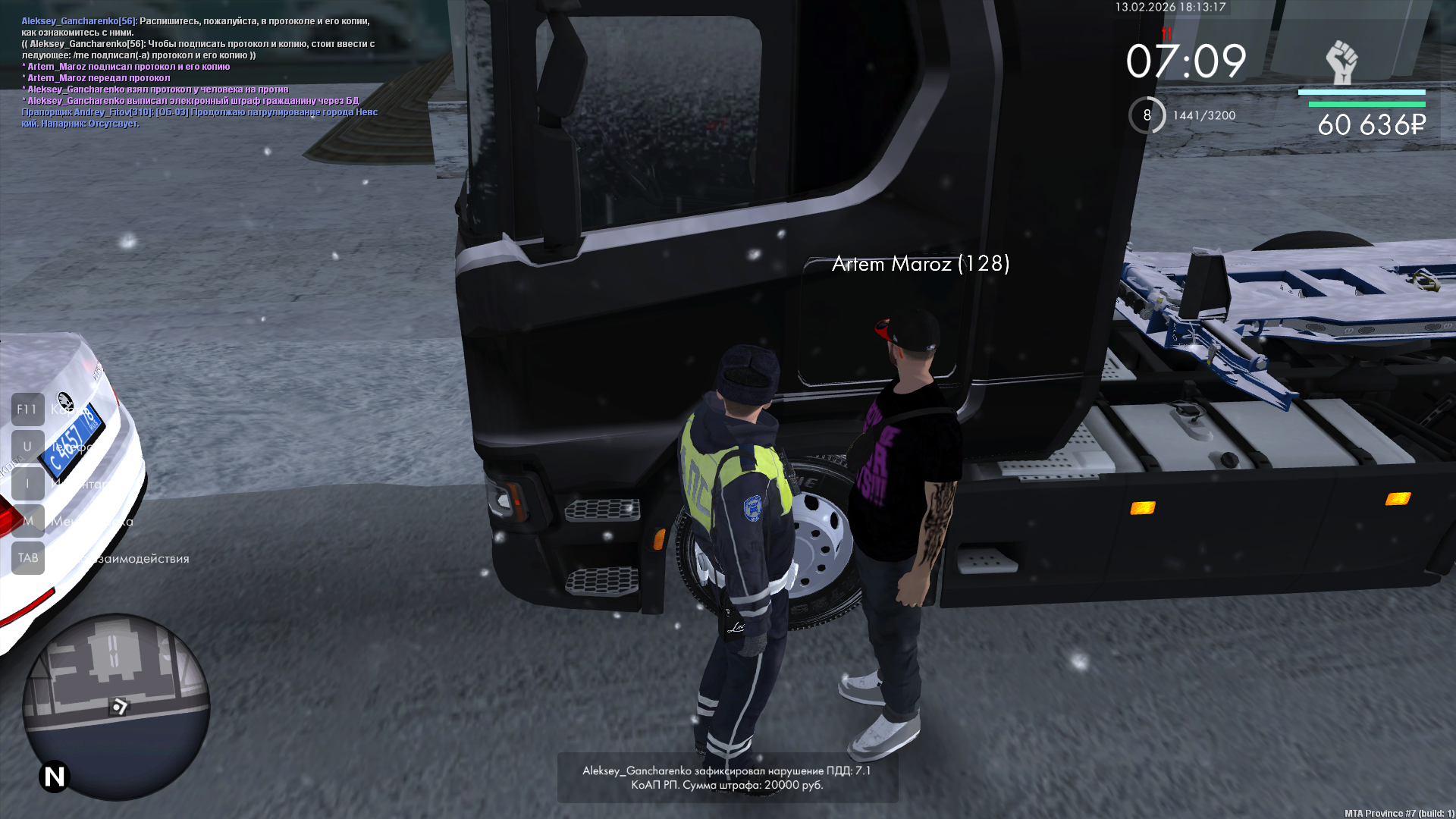The height and width of the screenshot is (819, 1456).
Task: Click the traffic fine notification popup
Action: [x=727, y=777]
